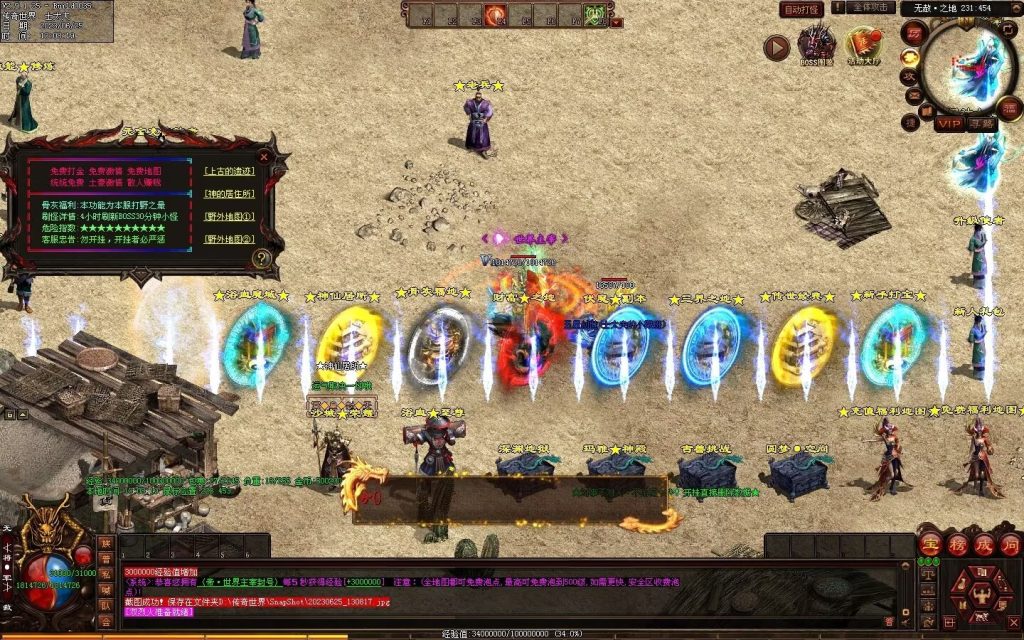The height and width of the screenshot is (640, 1024).
Task: Choose the 神的居住所 destination link
Action: point(228,194)
